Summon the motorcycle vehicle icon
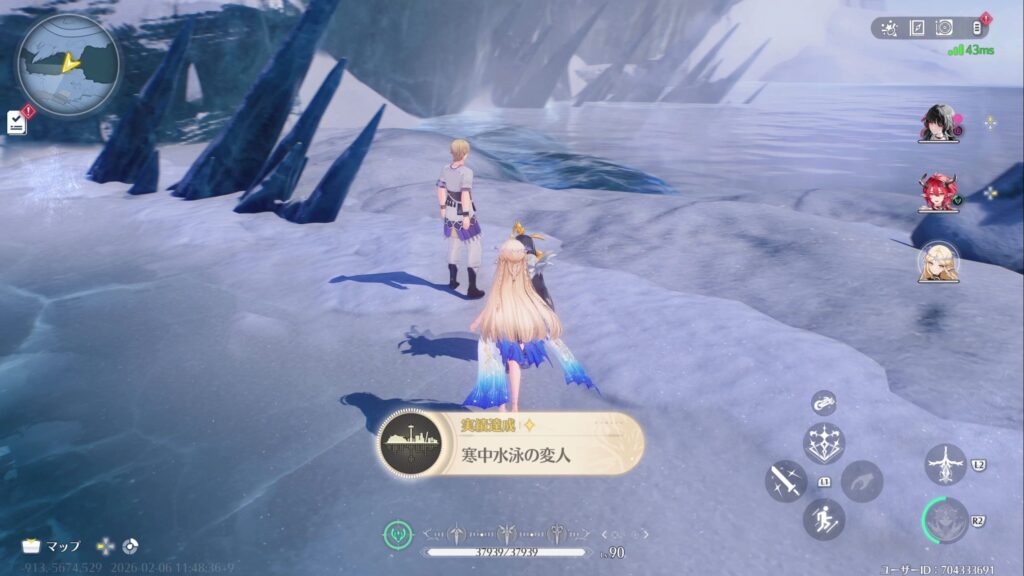1024x576 pixels. click(x=824, y=403)
